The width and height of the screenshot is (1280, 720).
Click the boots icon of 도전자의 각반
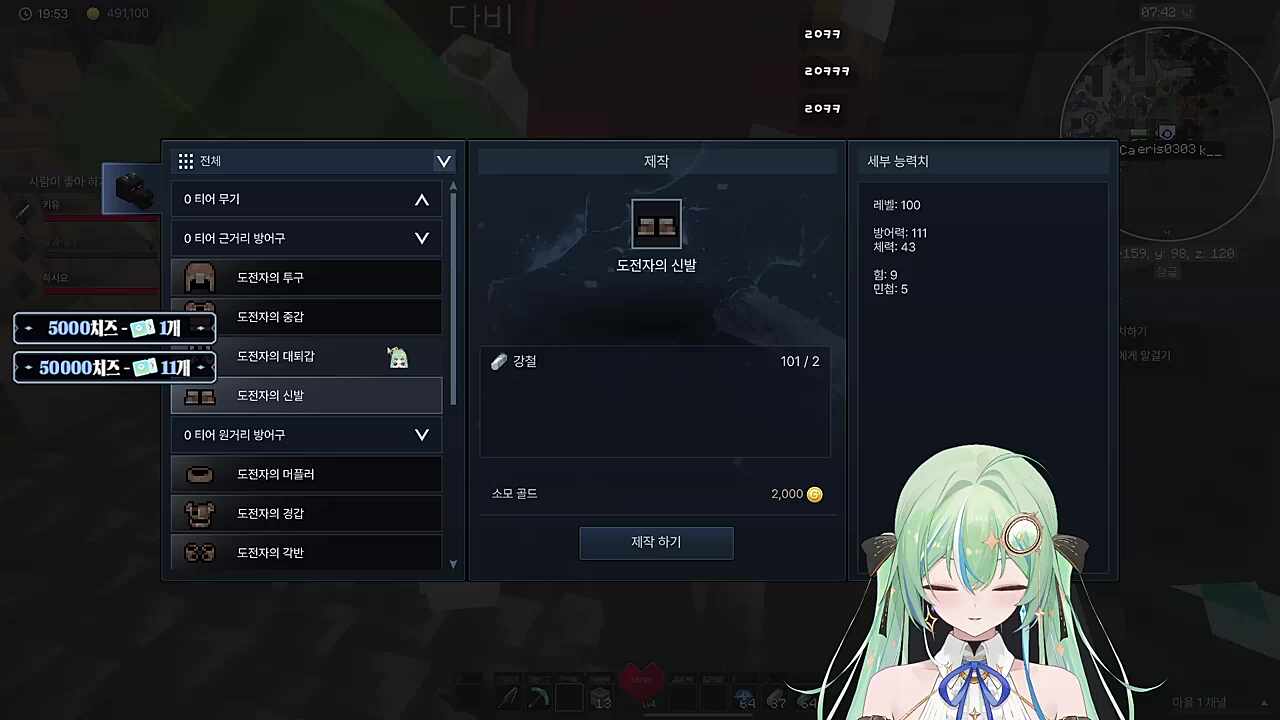(198, 552)
